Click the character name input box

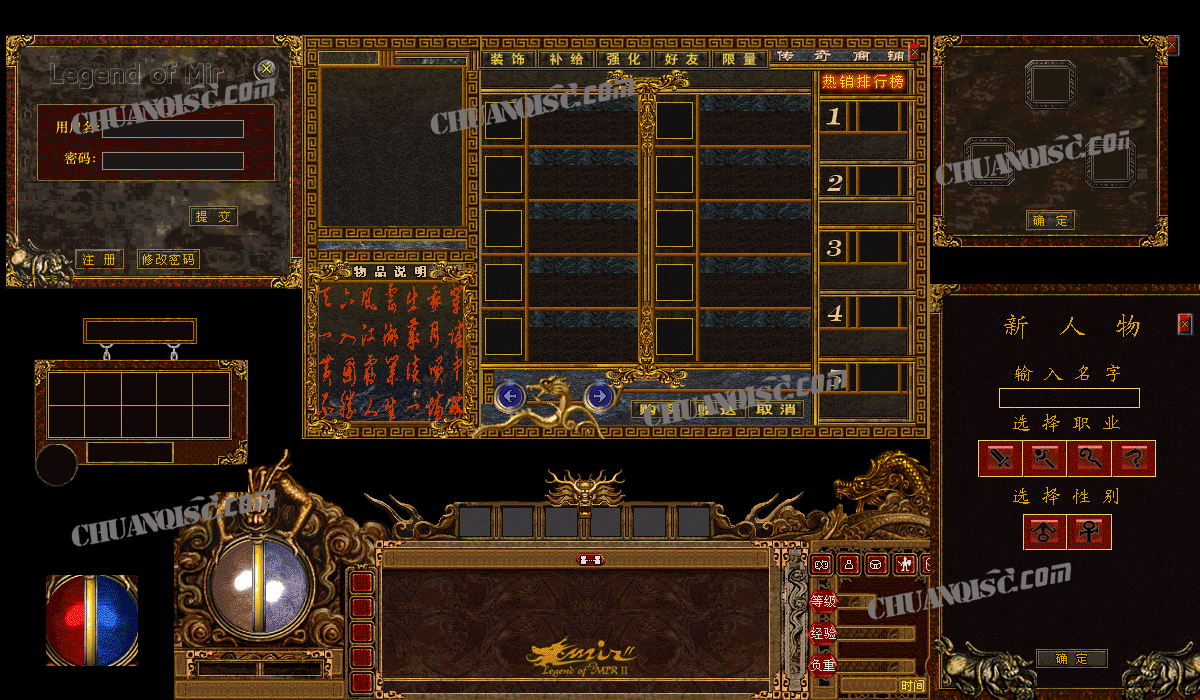coord(1069,398)
